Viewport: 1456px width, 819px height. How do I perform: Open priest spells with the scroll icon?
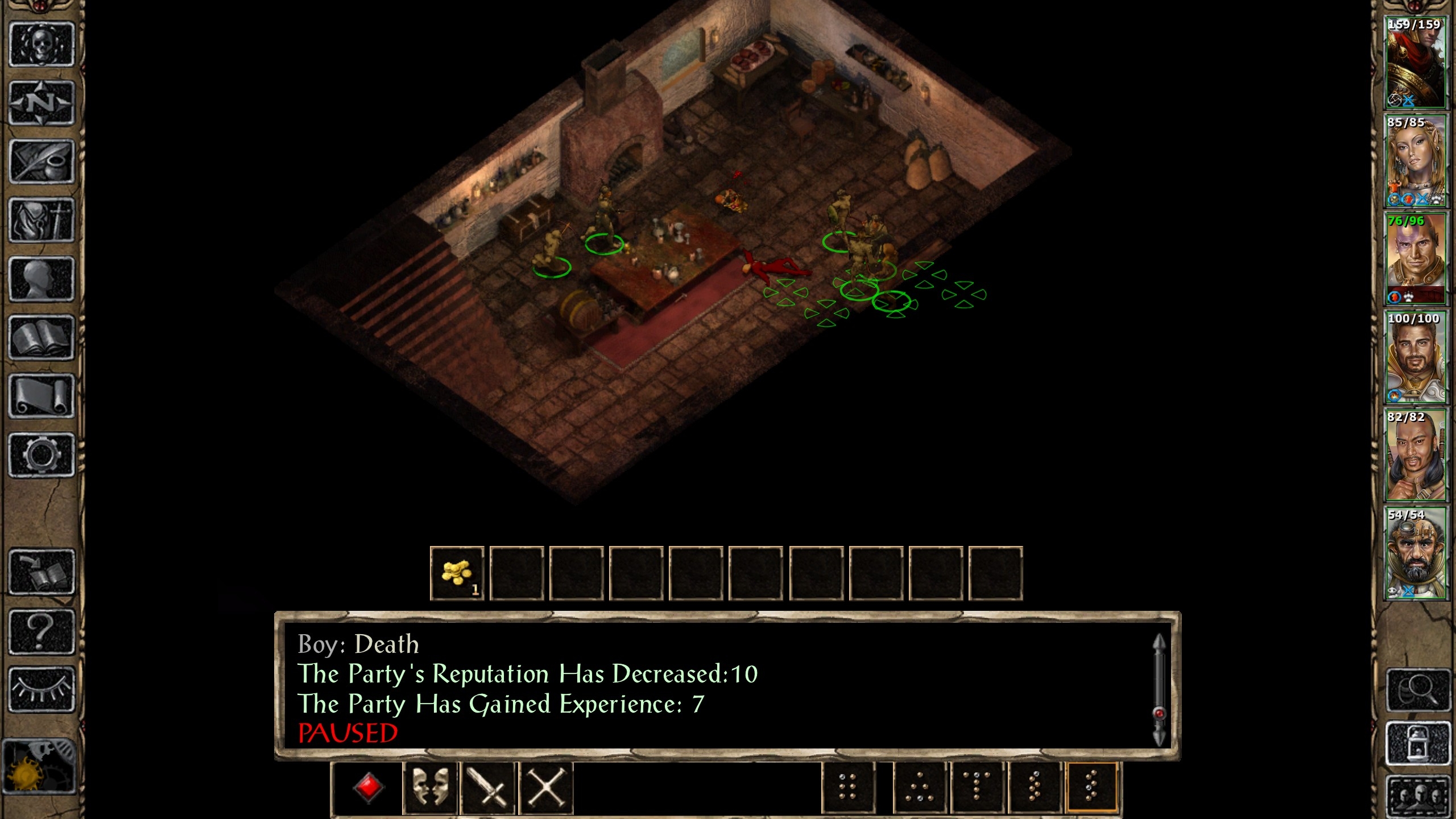point(42,396)
